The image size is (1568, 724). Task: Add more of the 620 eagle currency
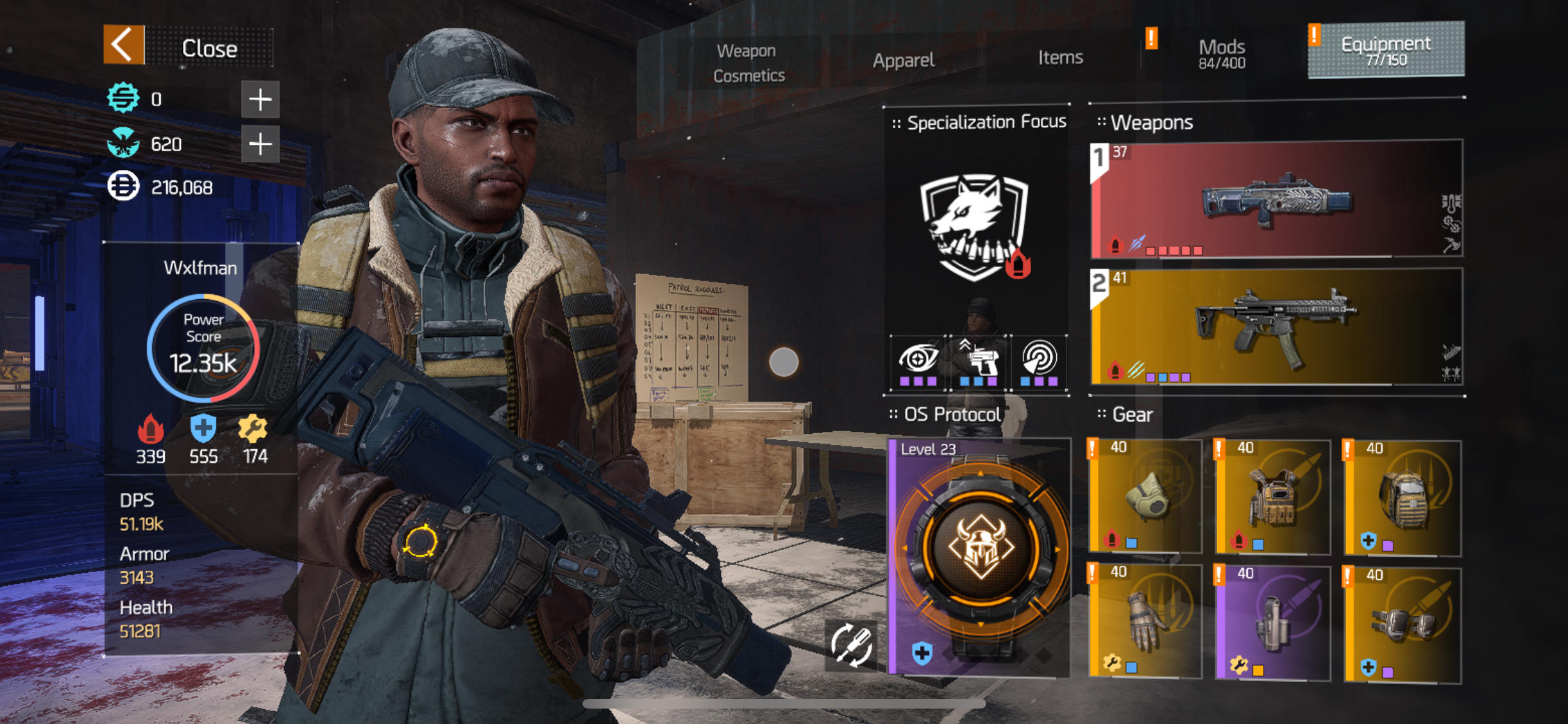coord(260,144)
